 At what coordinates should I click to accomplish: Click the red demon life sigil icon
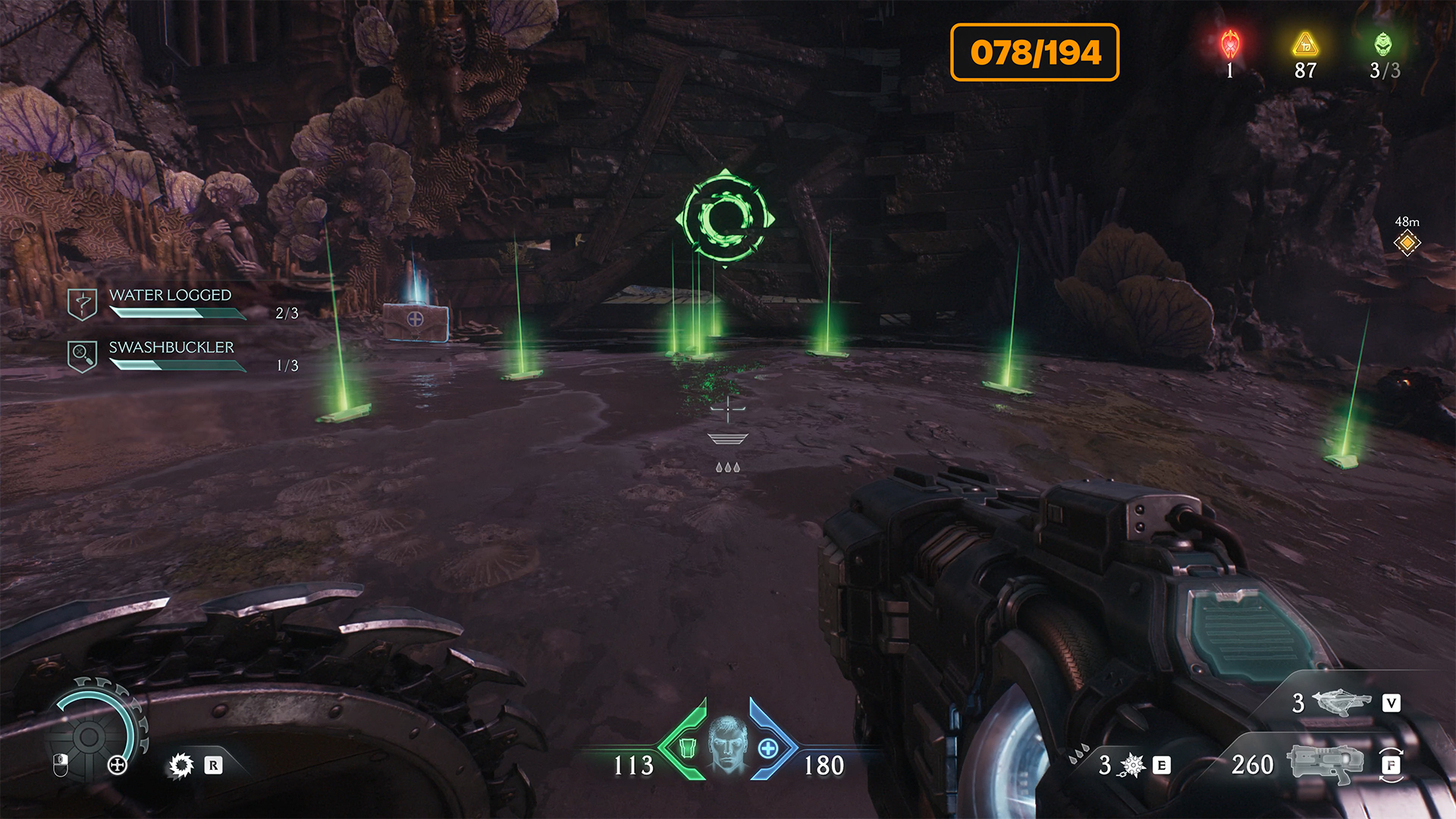(x=1229, y=45)
